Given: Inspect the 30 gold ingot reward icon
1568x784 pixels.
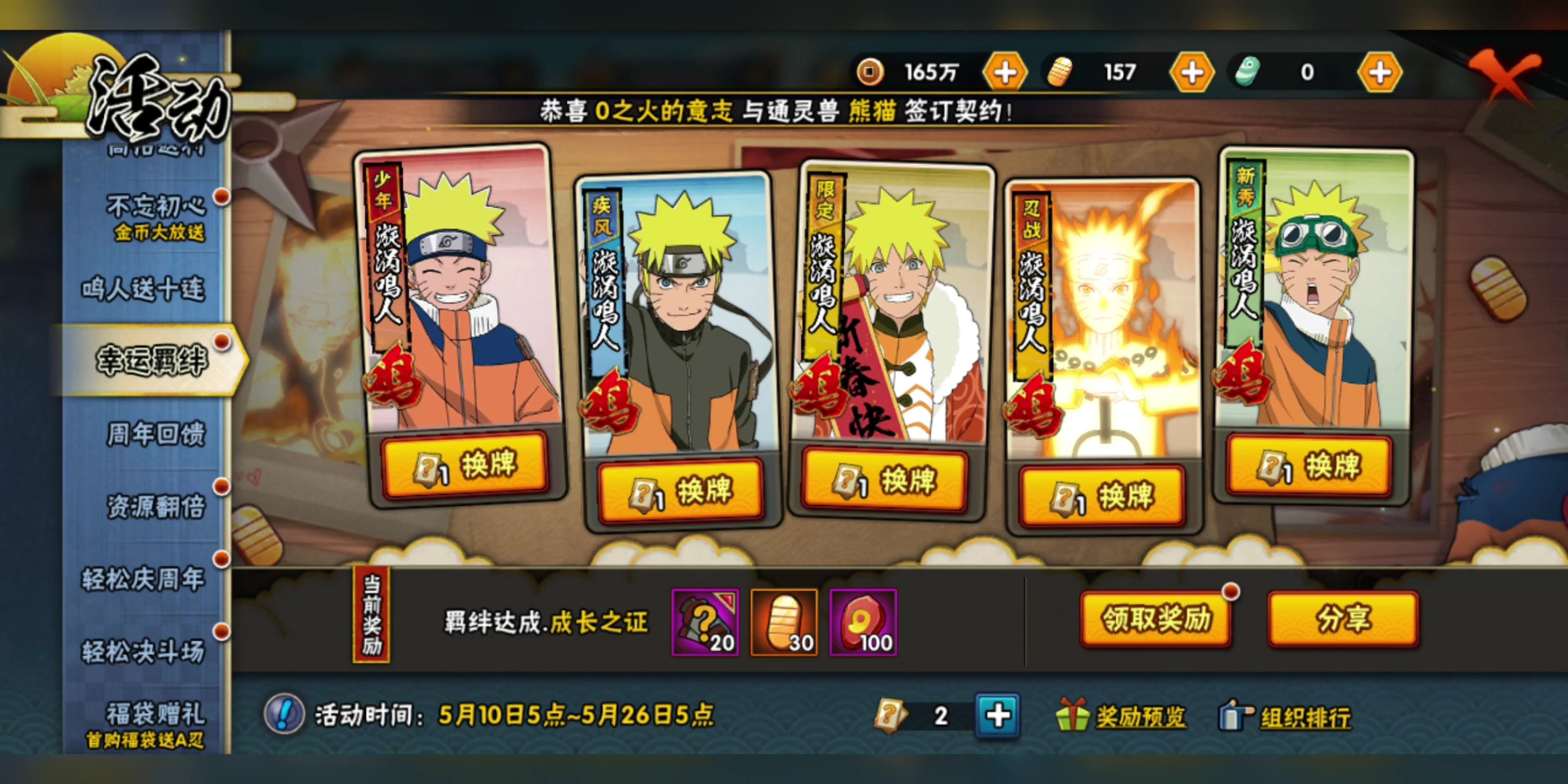Looking at the screenshot, I should click(784, 622).
